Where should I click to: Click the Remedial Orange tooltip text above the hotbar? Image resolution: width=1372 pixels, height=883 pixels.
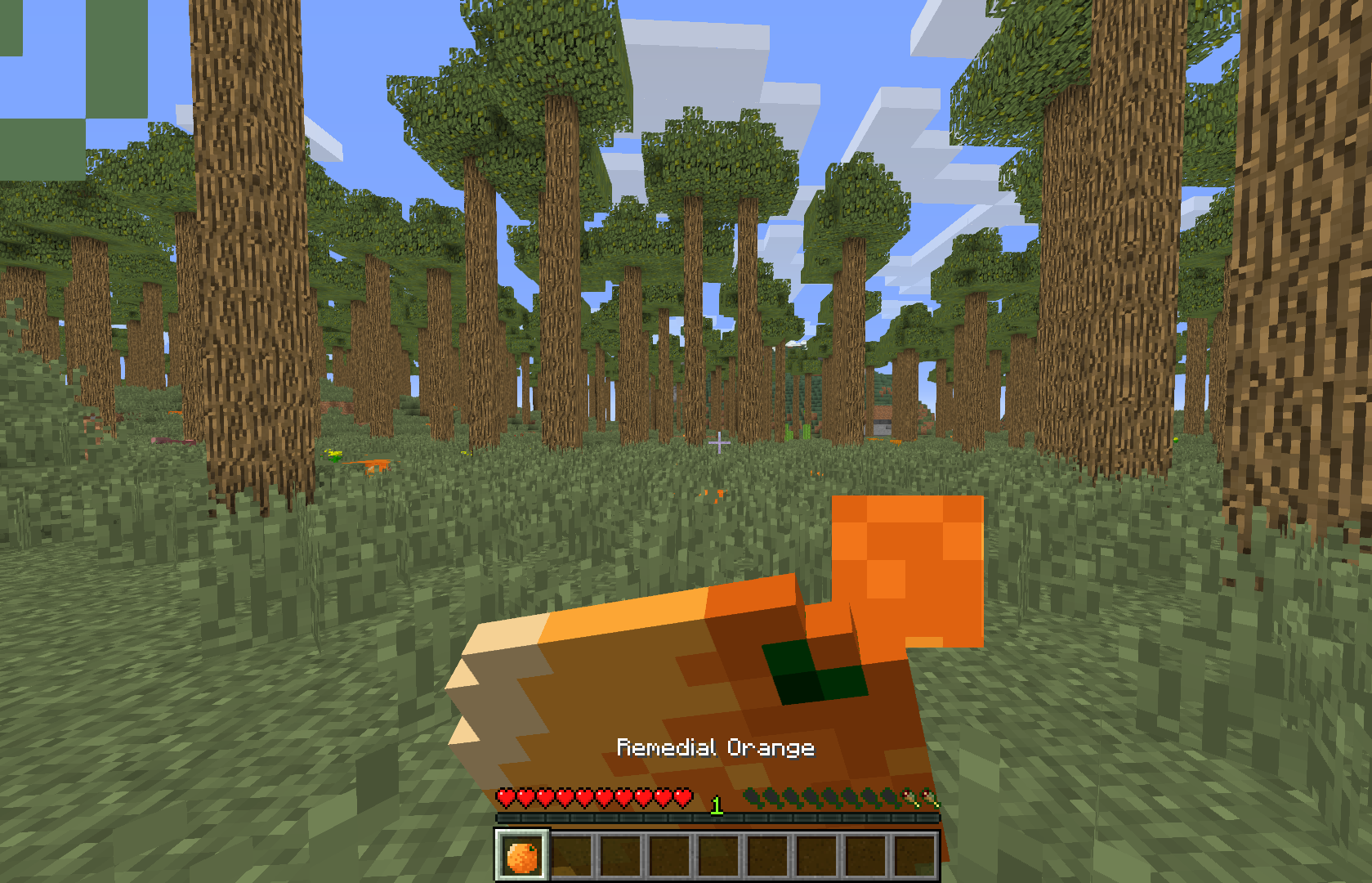pyautogui.click(x=716, y=746)
